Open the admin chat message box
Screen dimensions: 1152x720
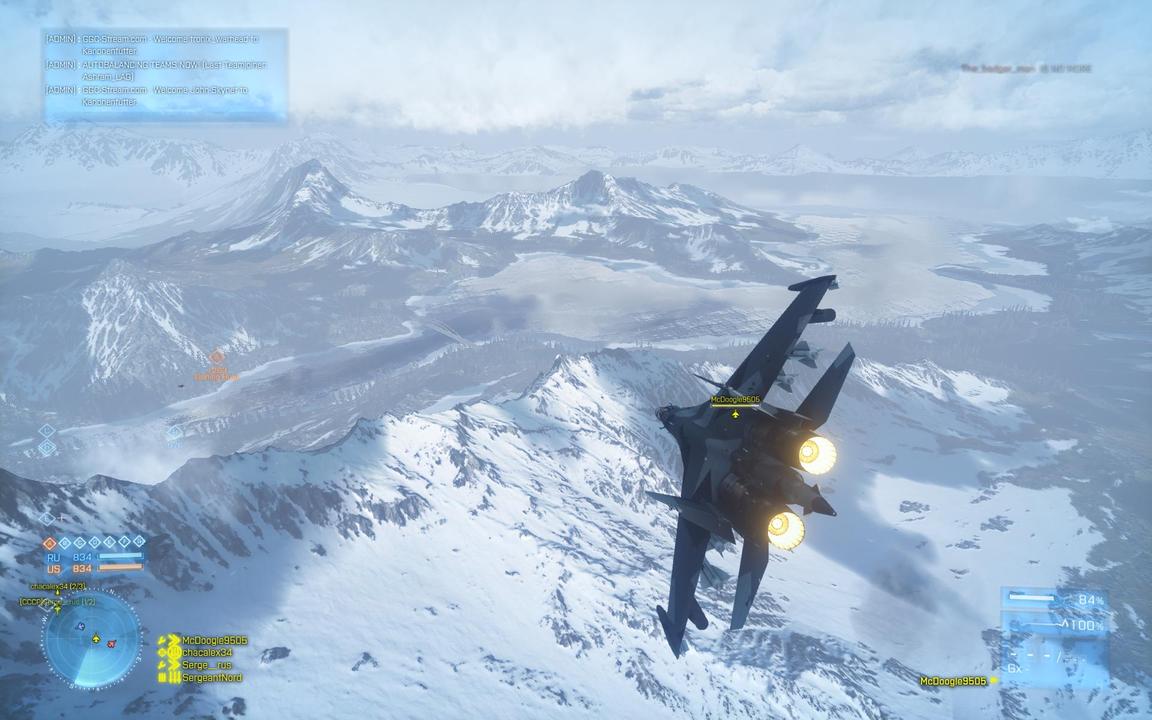pyautogui.click(x=165, y=75)
